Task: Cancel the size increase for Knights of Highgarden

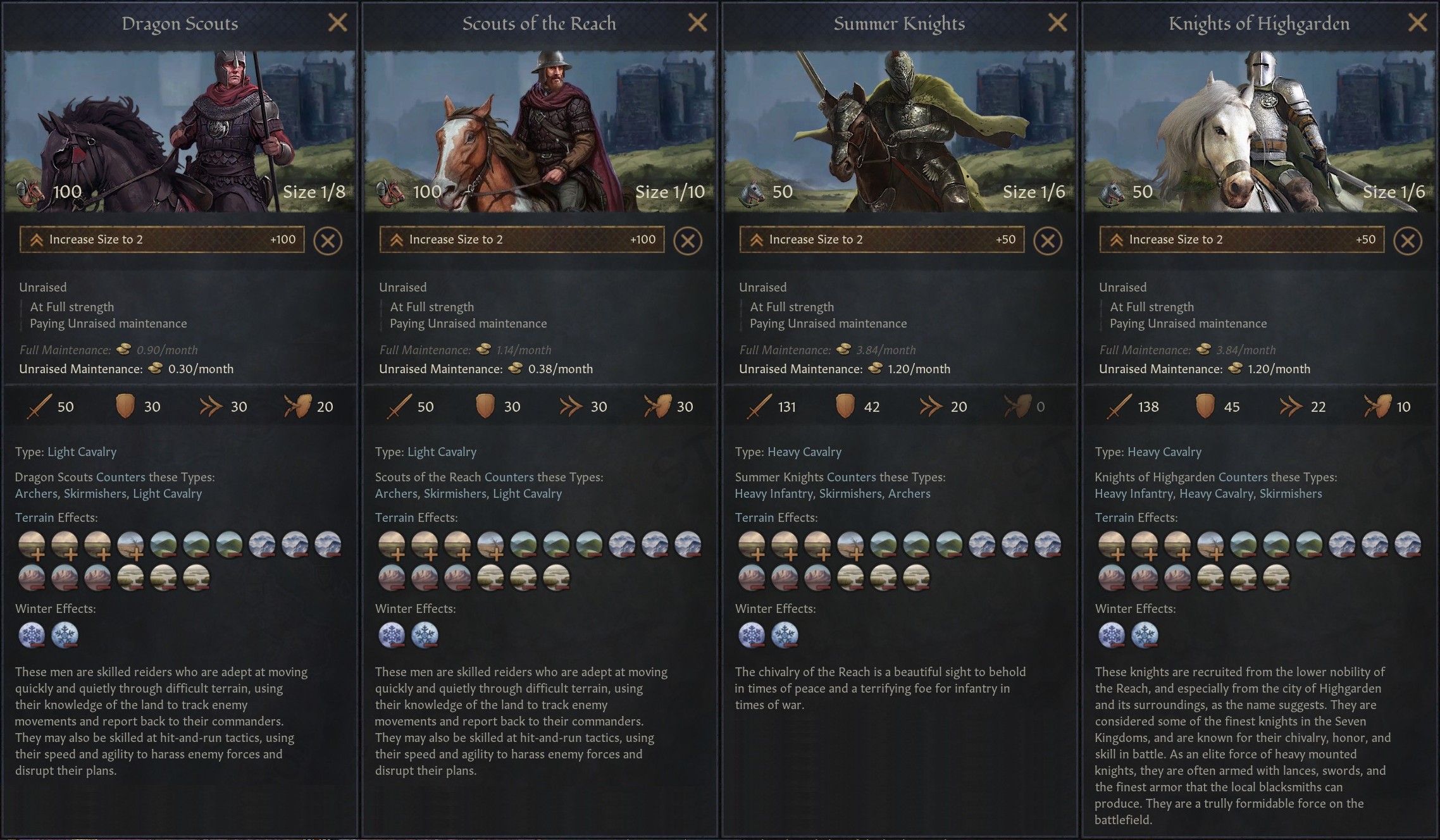Action: [1408, 240]
